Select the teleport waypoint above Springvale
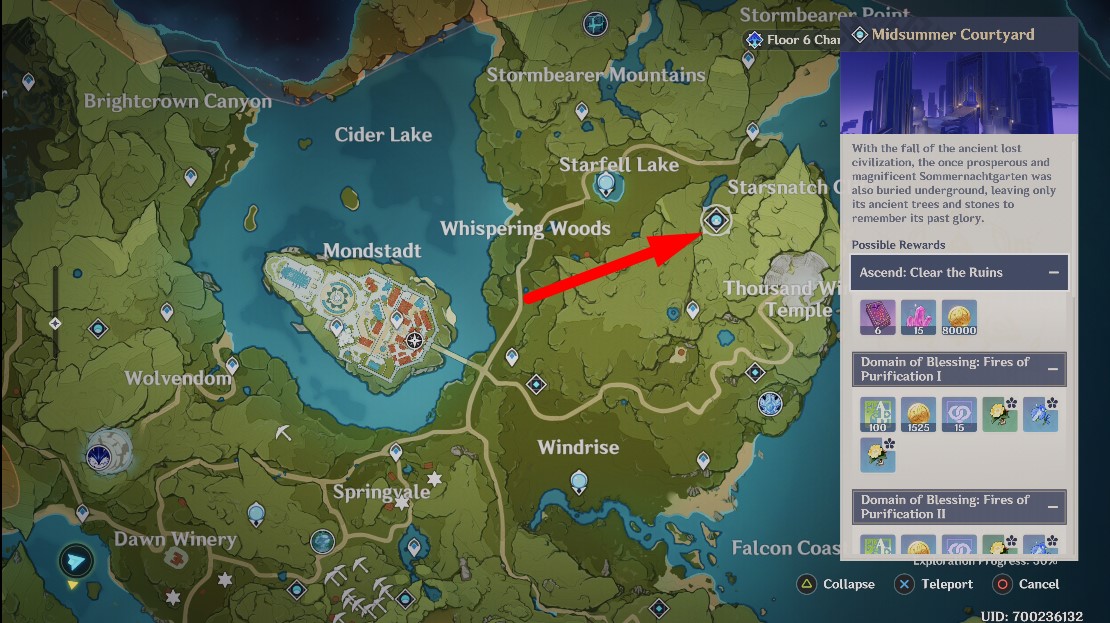The image size is (1110, 623). click(396, 452)
